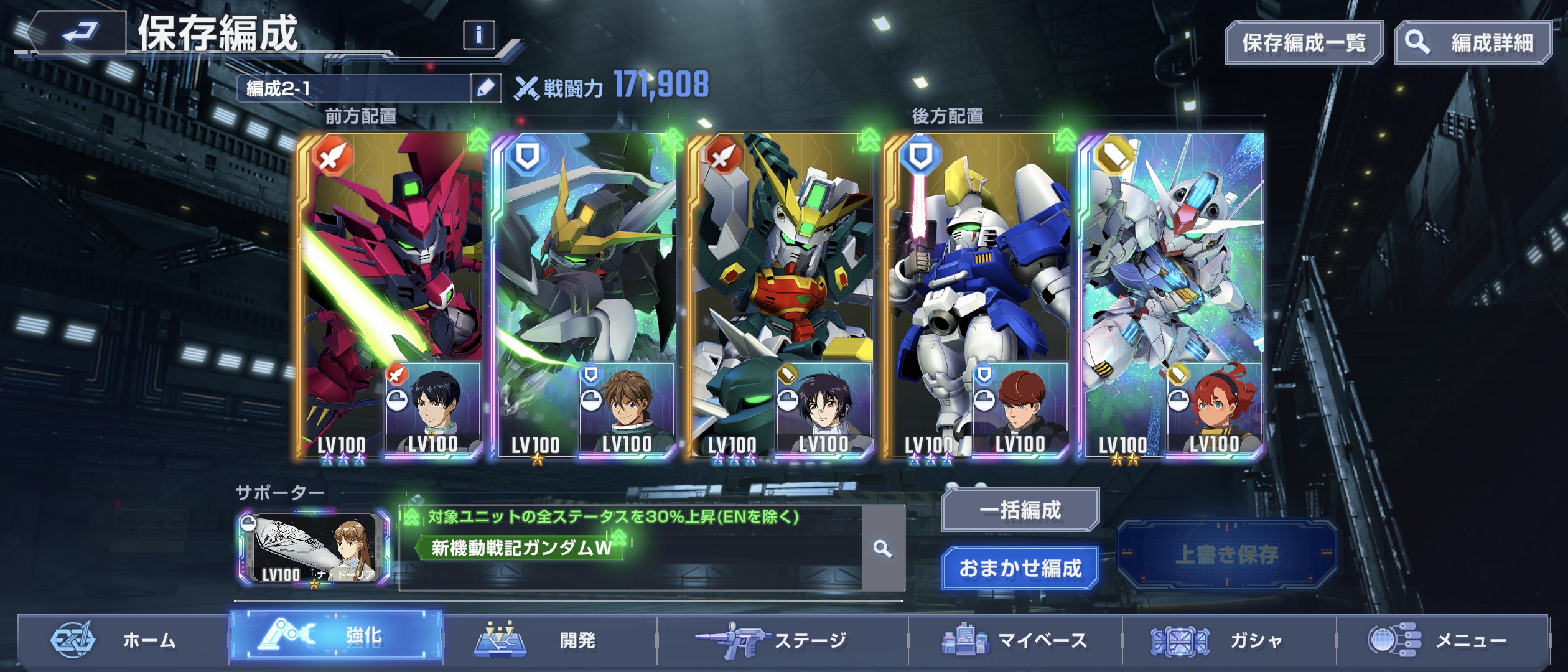1568x672 pixels.
Task: Edit formation name with the pencil icon
Action: [x=485, y=88]
